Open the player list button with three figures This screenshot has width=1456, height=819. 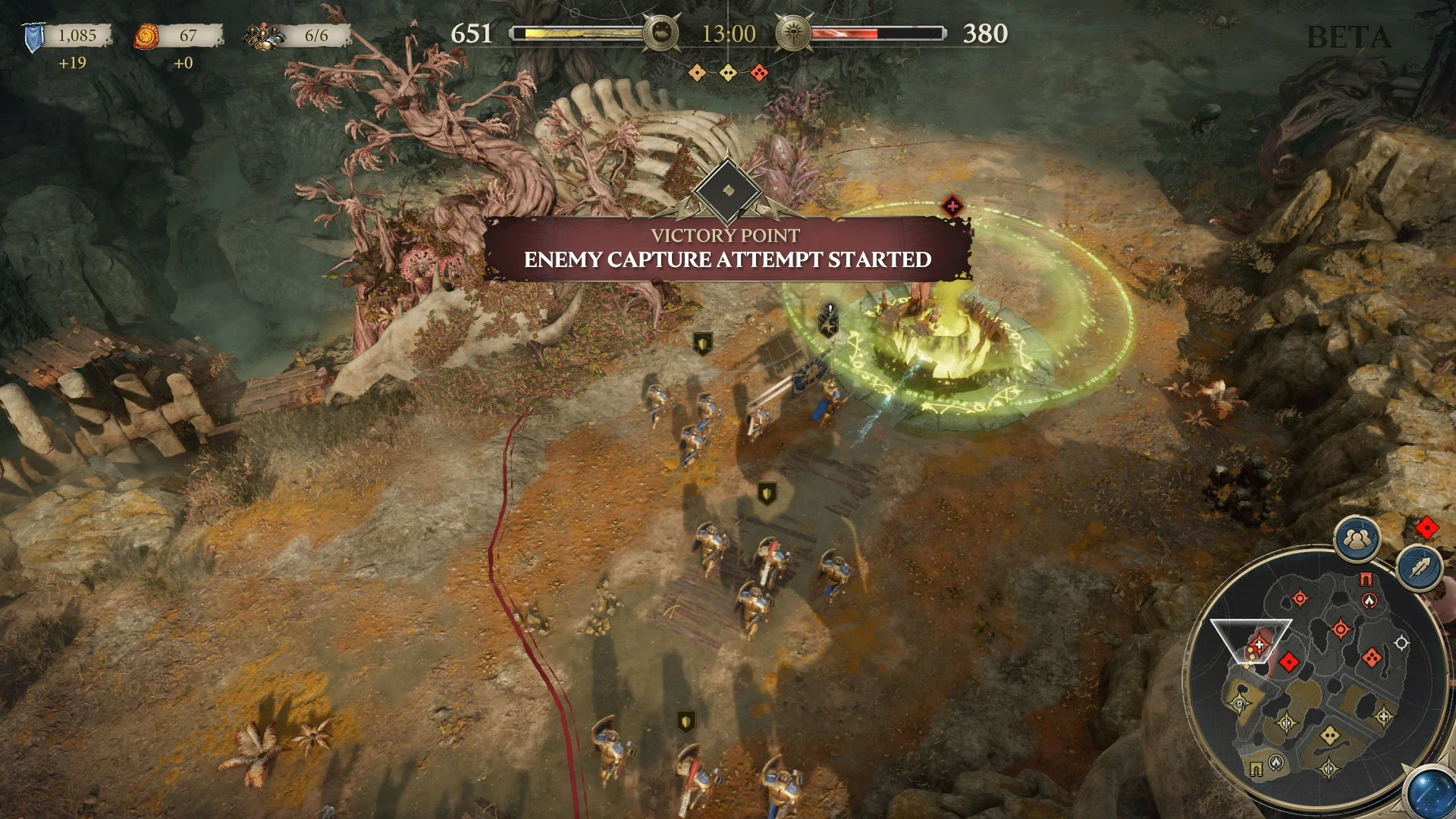(1357, 539)
